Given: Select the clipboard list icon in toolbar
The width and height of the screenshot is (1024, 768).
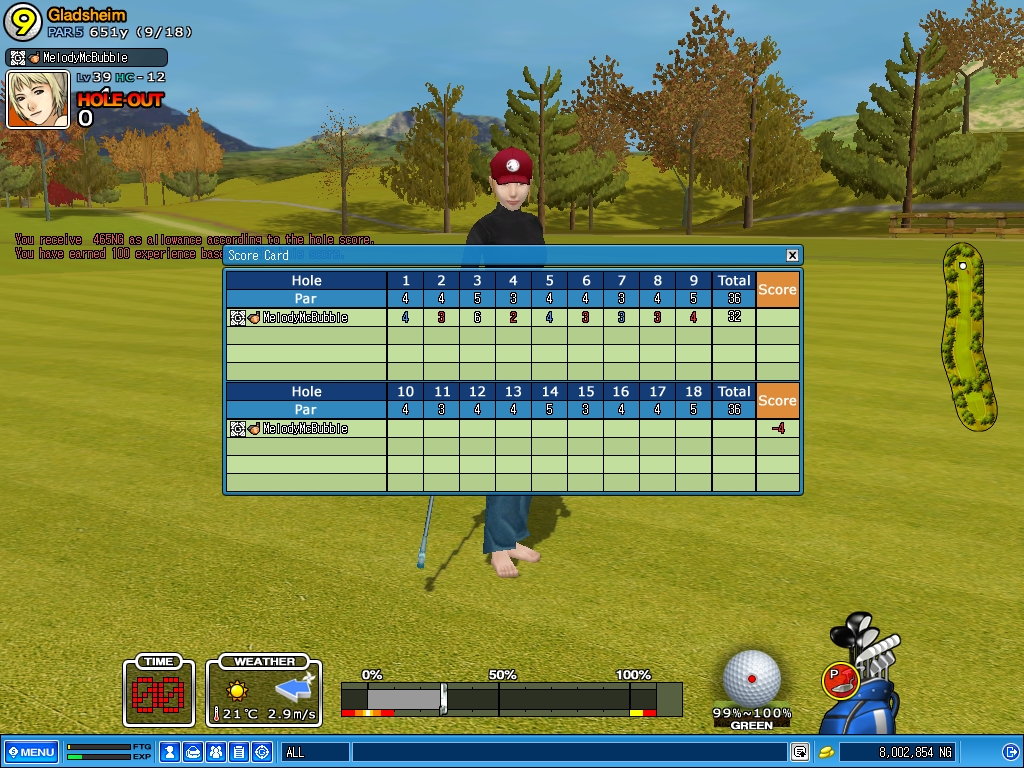Looking at the screenshot, I should pyautogui.click(x=239, y=752).
